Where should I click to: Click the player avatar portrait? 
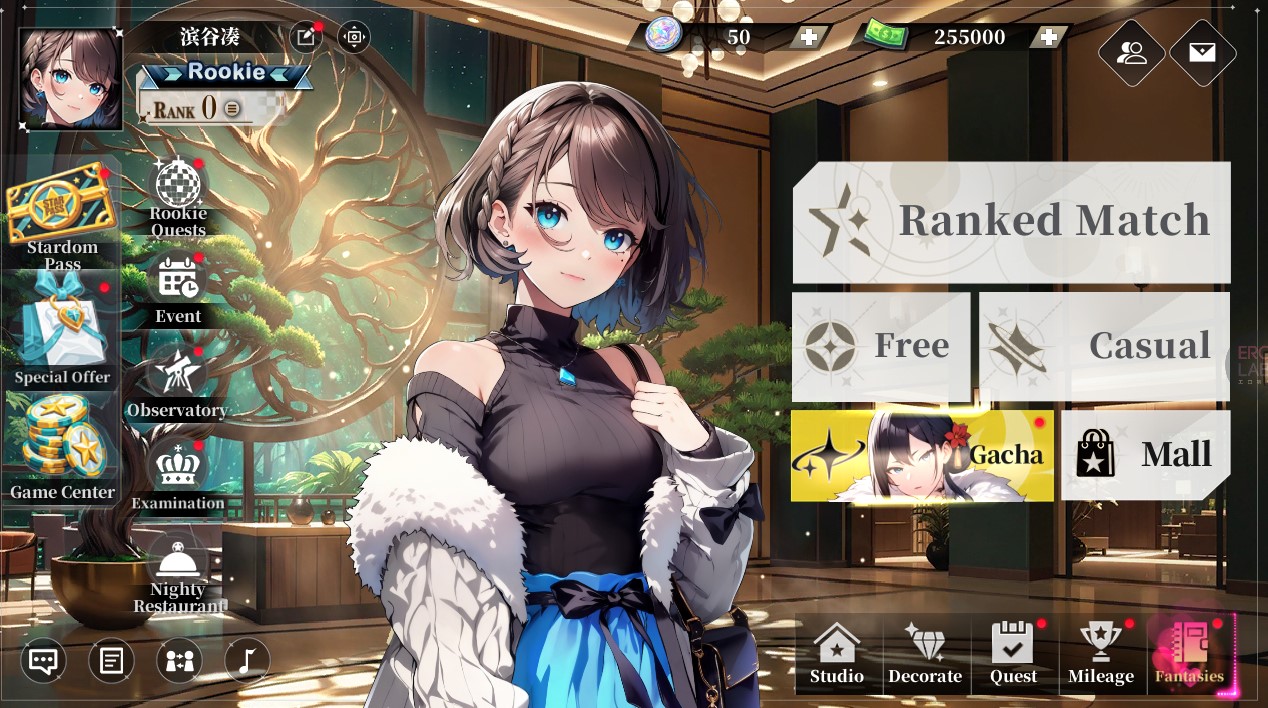click(70, 79)
